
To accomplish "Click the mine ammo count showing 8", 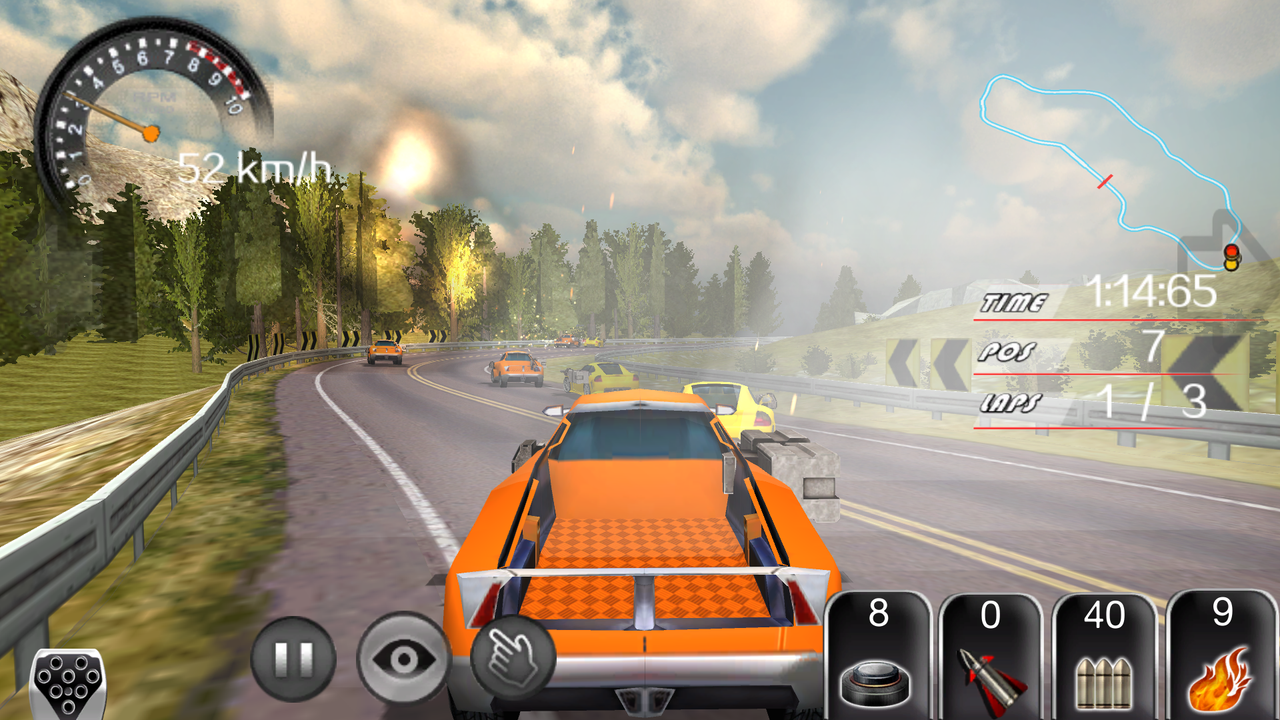I will click(x=878, y=614).
